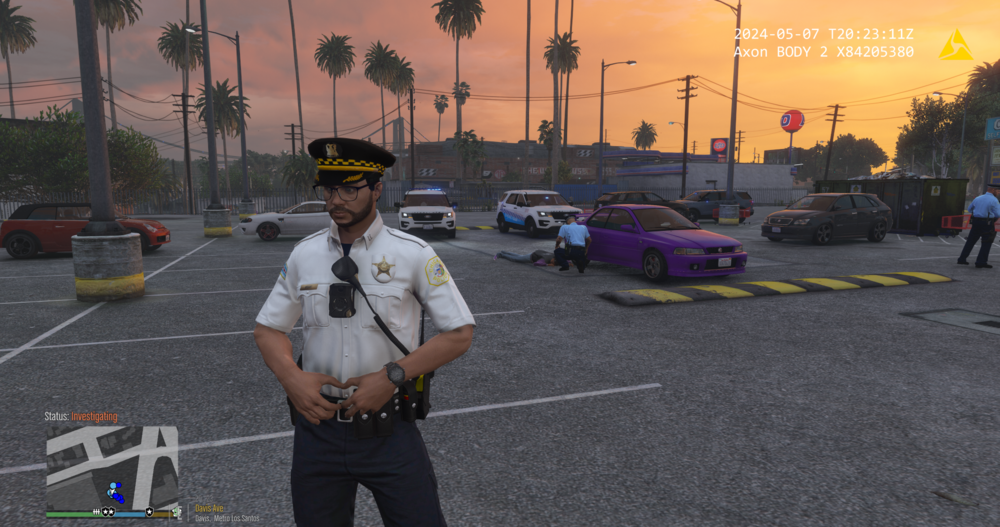The image size is (1000, 527).
Task: Select the Status: Investigating indicator
Action: (x=81, y=416)
